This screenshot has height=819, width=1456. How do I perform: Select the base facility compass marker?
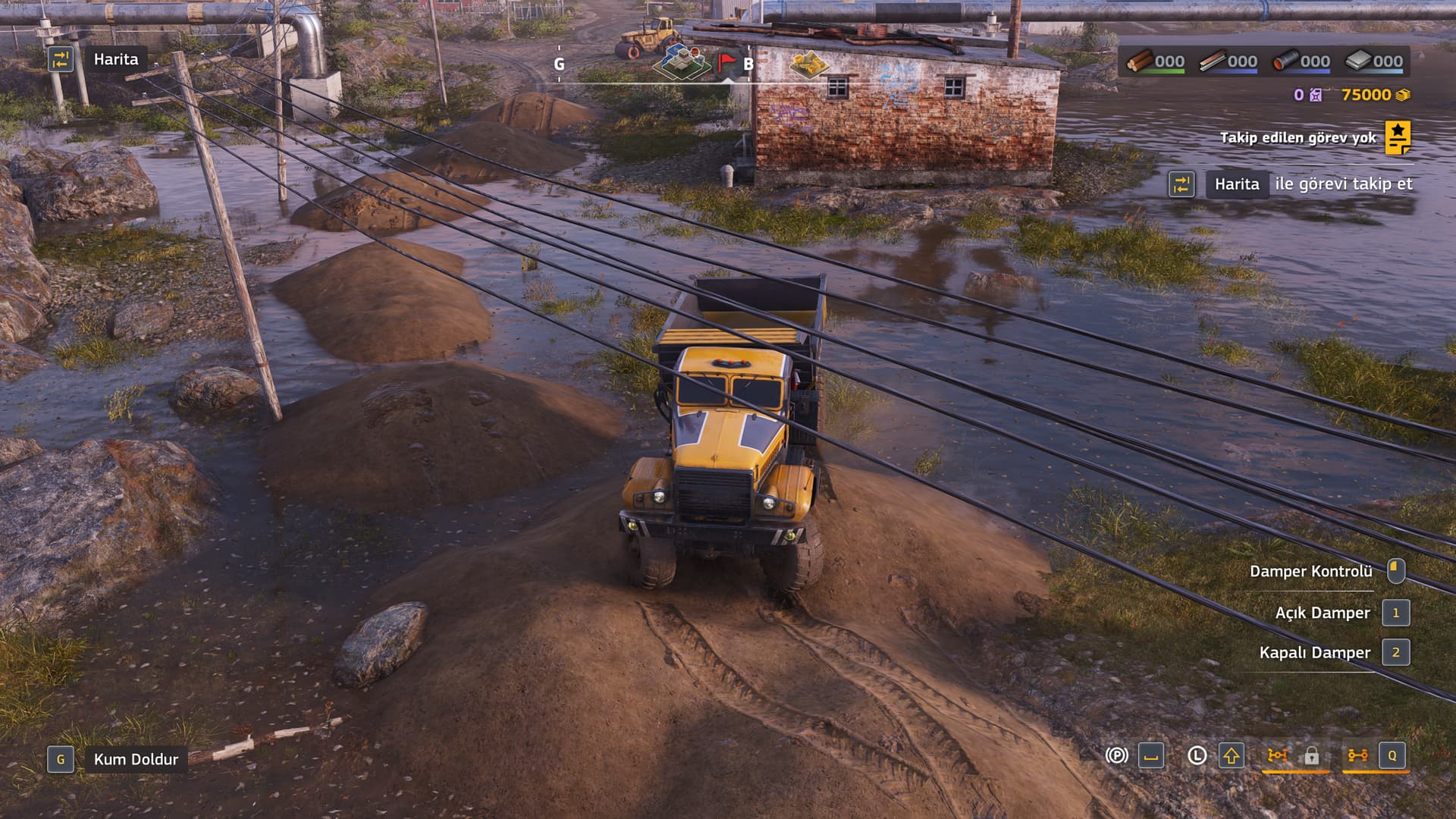tap(683, 61)
